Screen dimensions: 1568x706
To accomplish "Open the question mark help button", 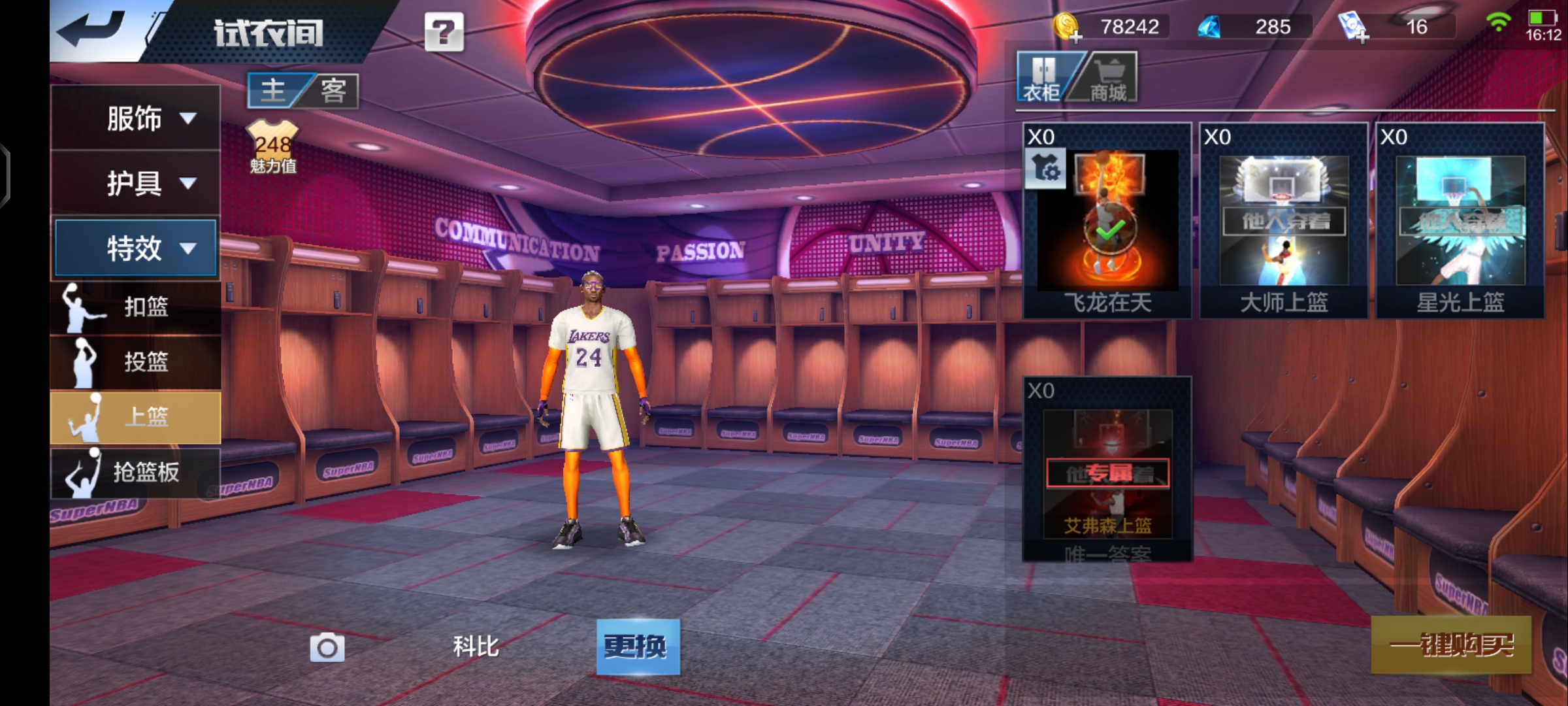I will pos(444,32).
